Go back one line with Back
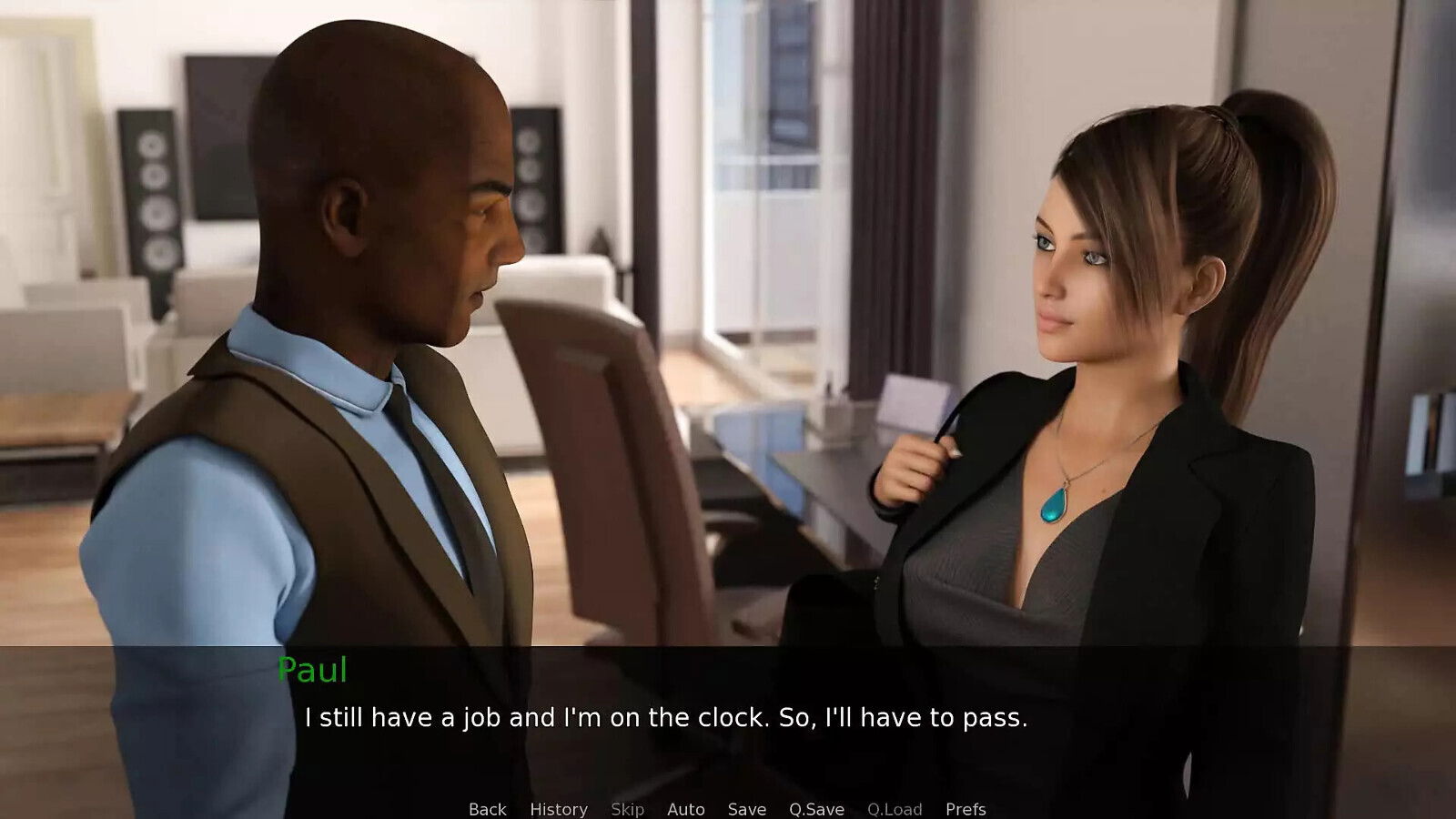 point(487,809)
